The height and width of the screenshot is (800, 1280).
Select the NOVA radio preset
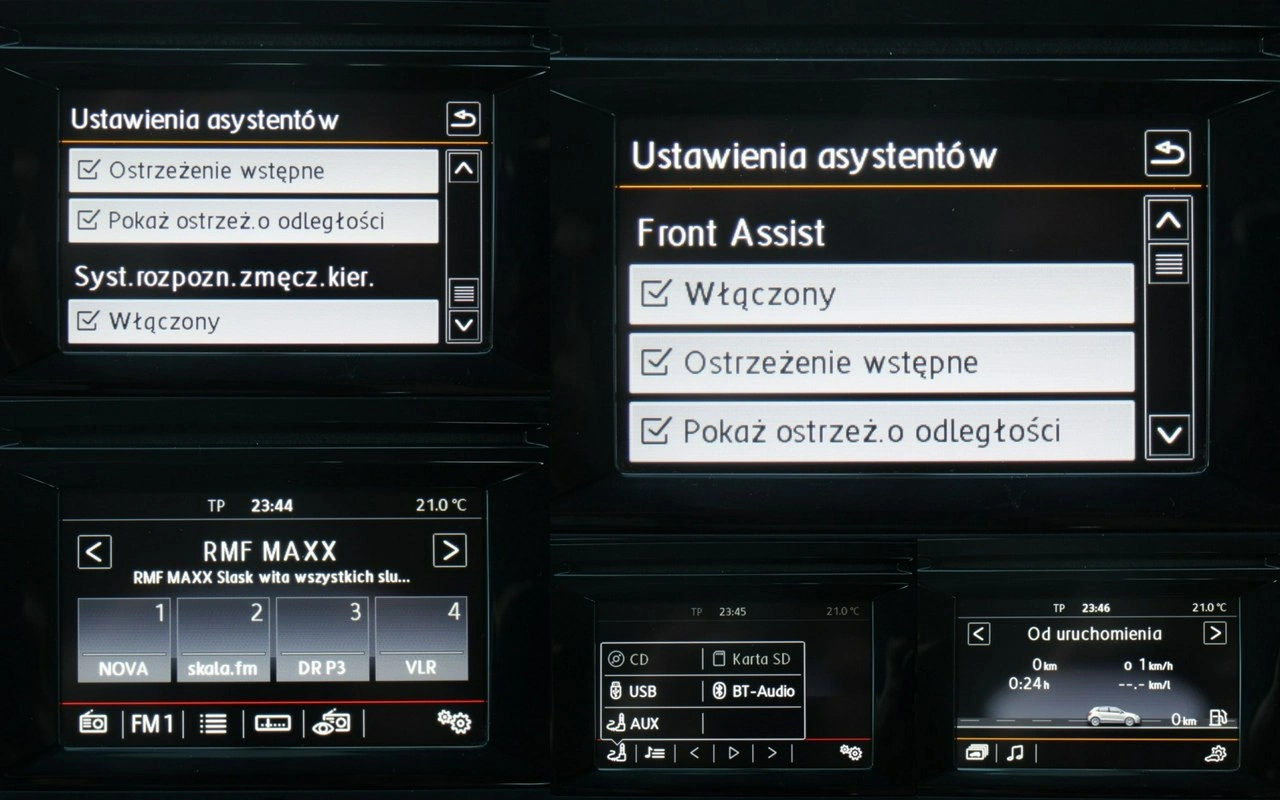124,639
